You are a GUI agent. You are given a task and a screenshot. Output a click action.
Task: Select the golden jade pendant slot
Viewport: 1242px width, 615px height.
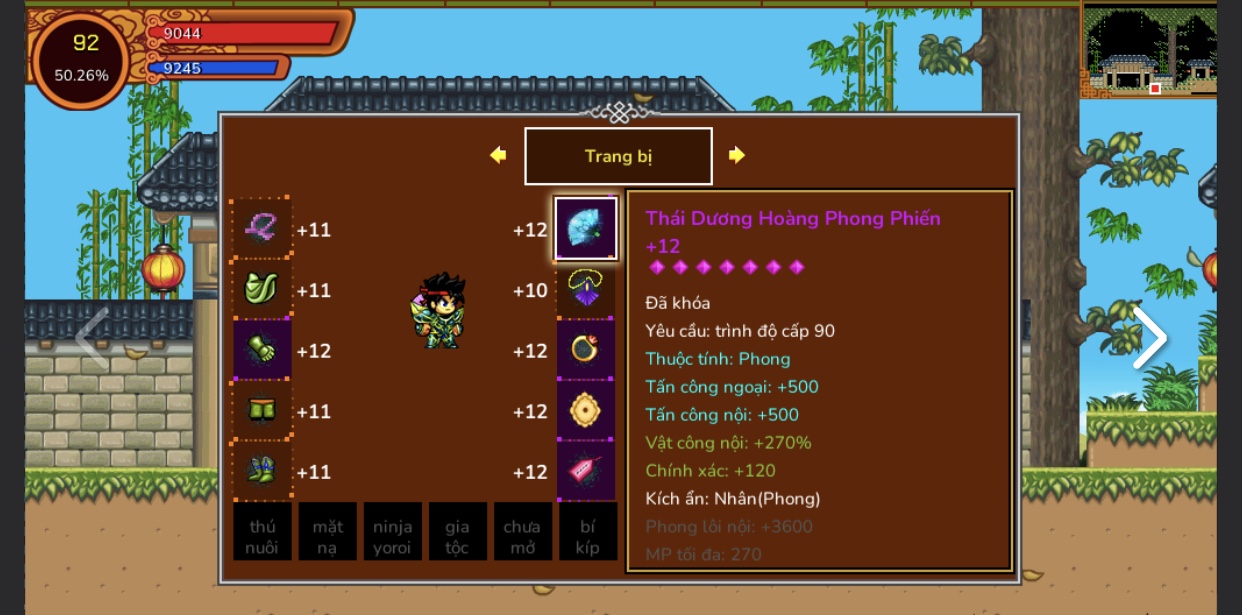[x=586, y=411]
